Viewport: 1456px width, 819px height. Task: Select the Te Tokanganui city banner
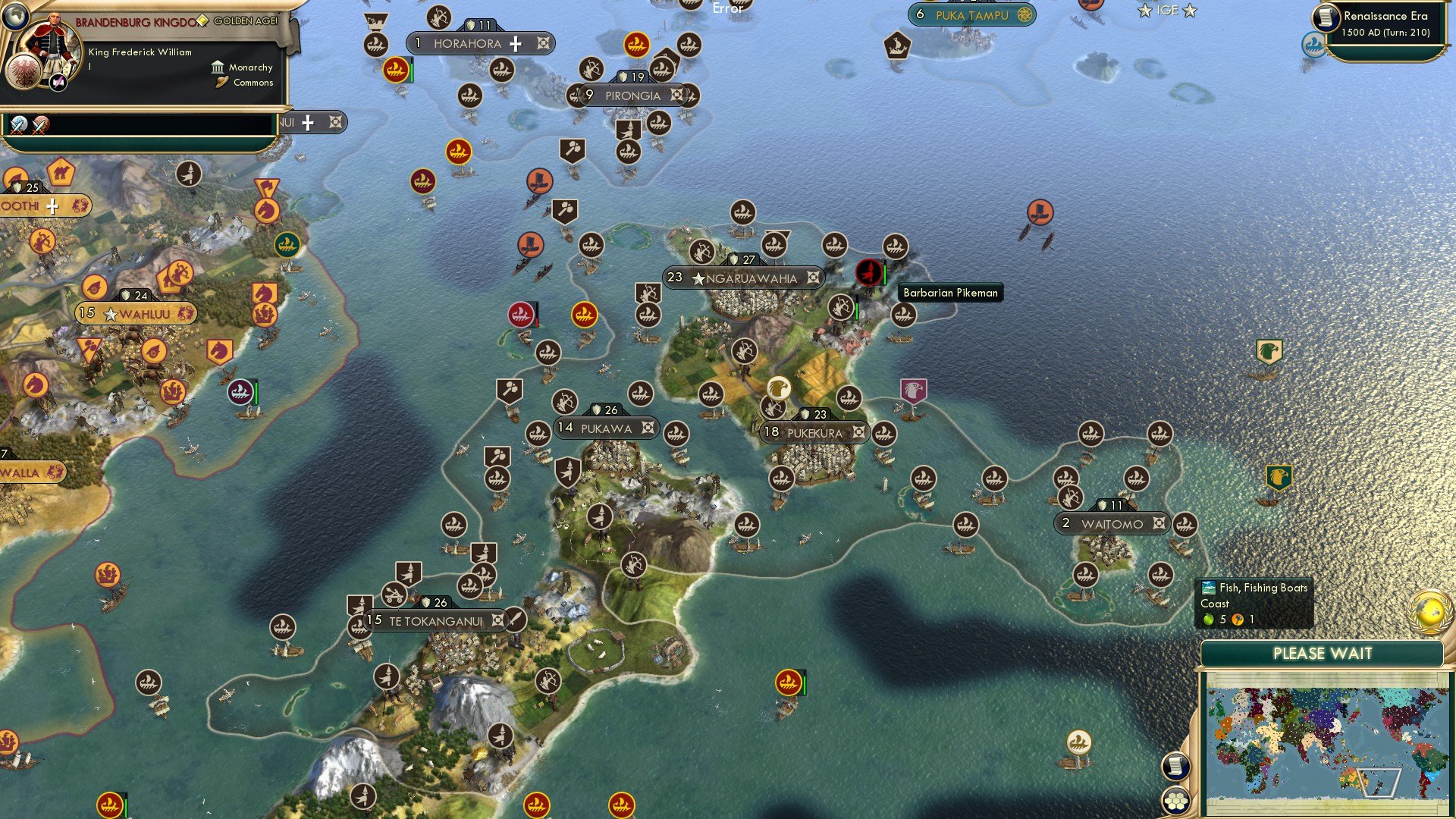(432, 620)
